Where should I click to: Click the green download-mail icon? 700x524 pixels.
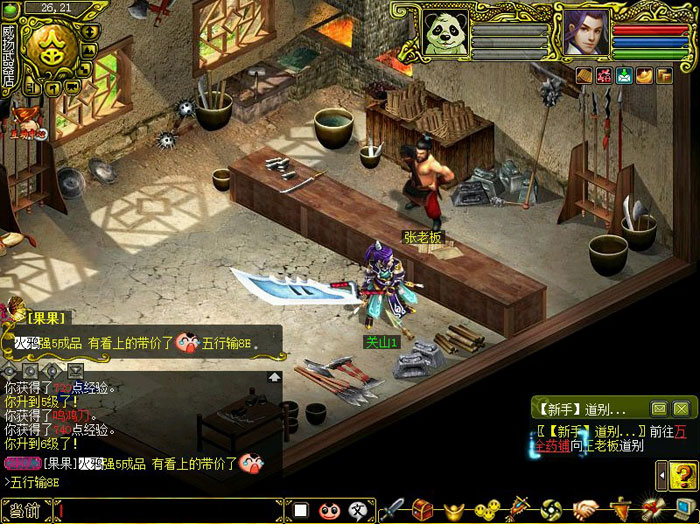tap(624, 75)
